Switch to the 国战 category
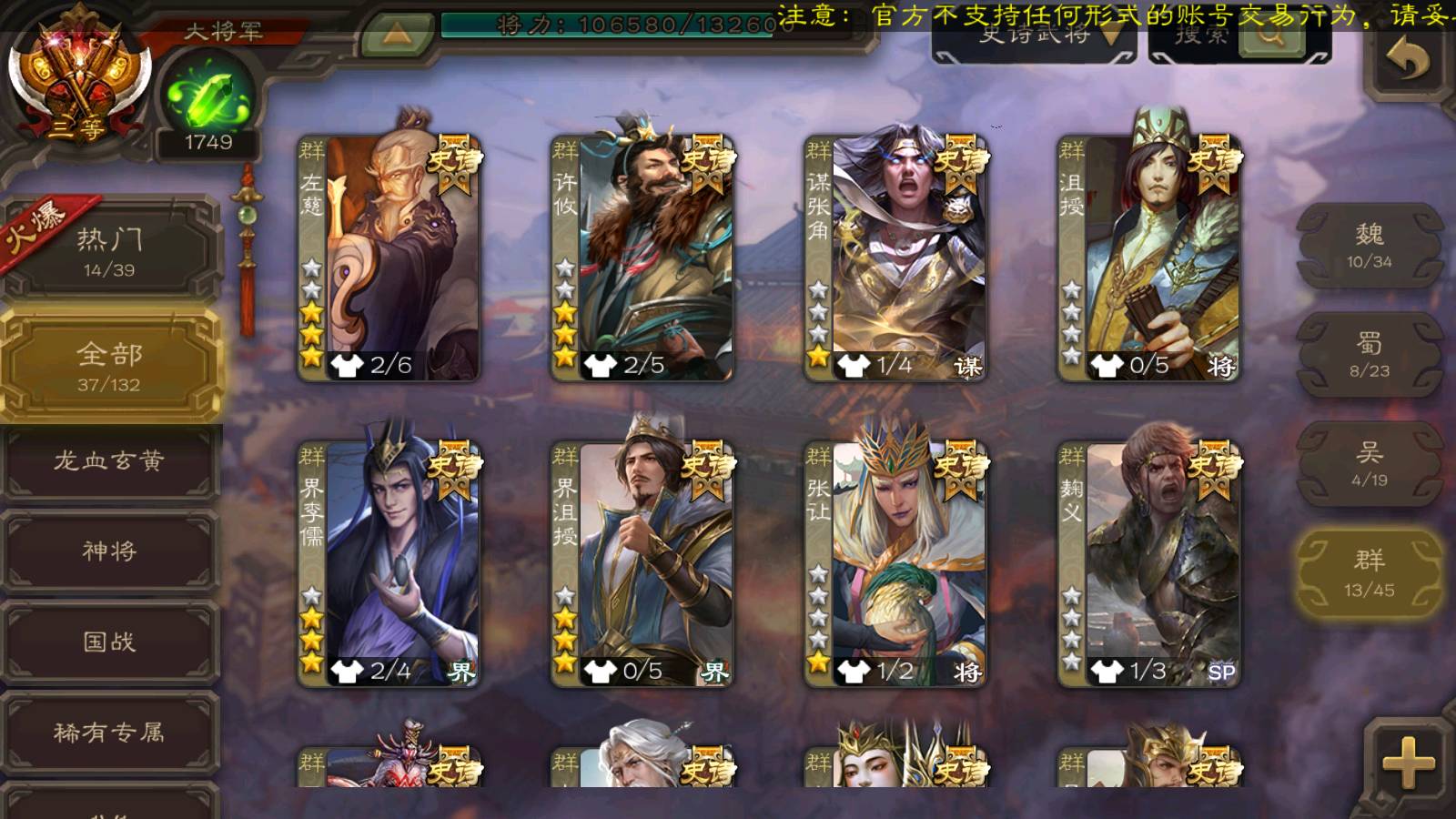 pyautogui.click(x=109, y=642)
